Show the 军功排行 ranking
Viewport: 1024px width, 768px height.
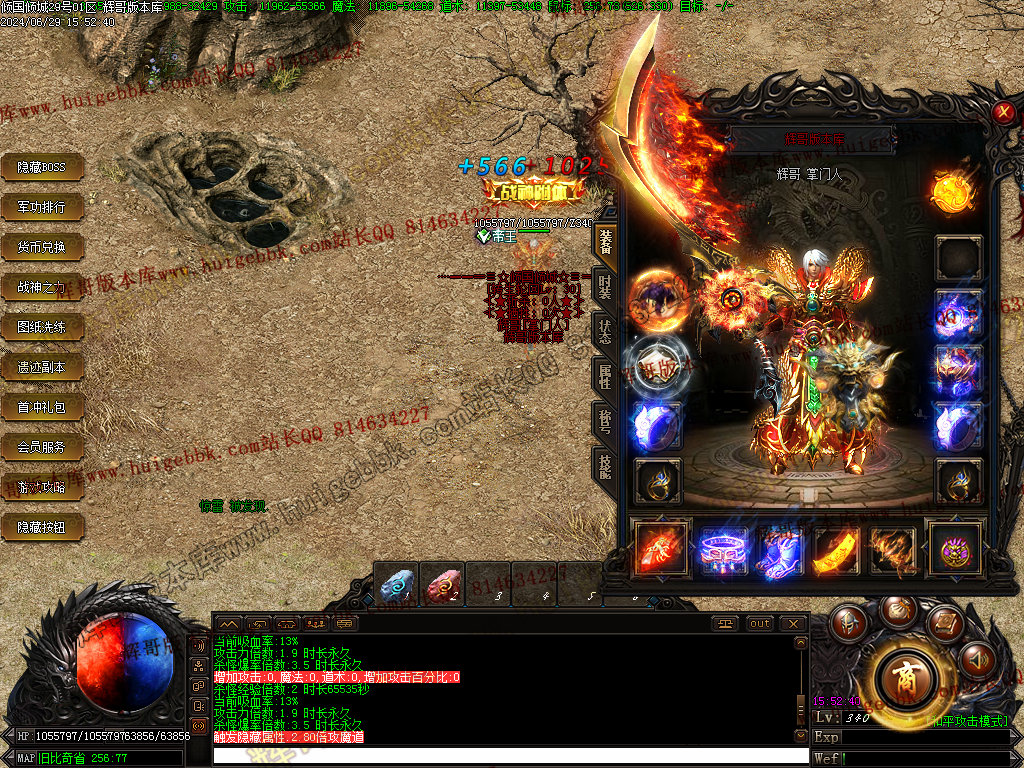point(41,207)
